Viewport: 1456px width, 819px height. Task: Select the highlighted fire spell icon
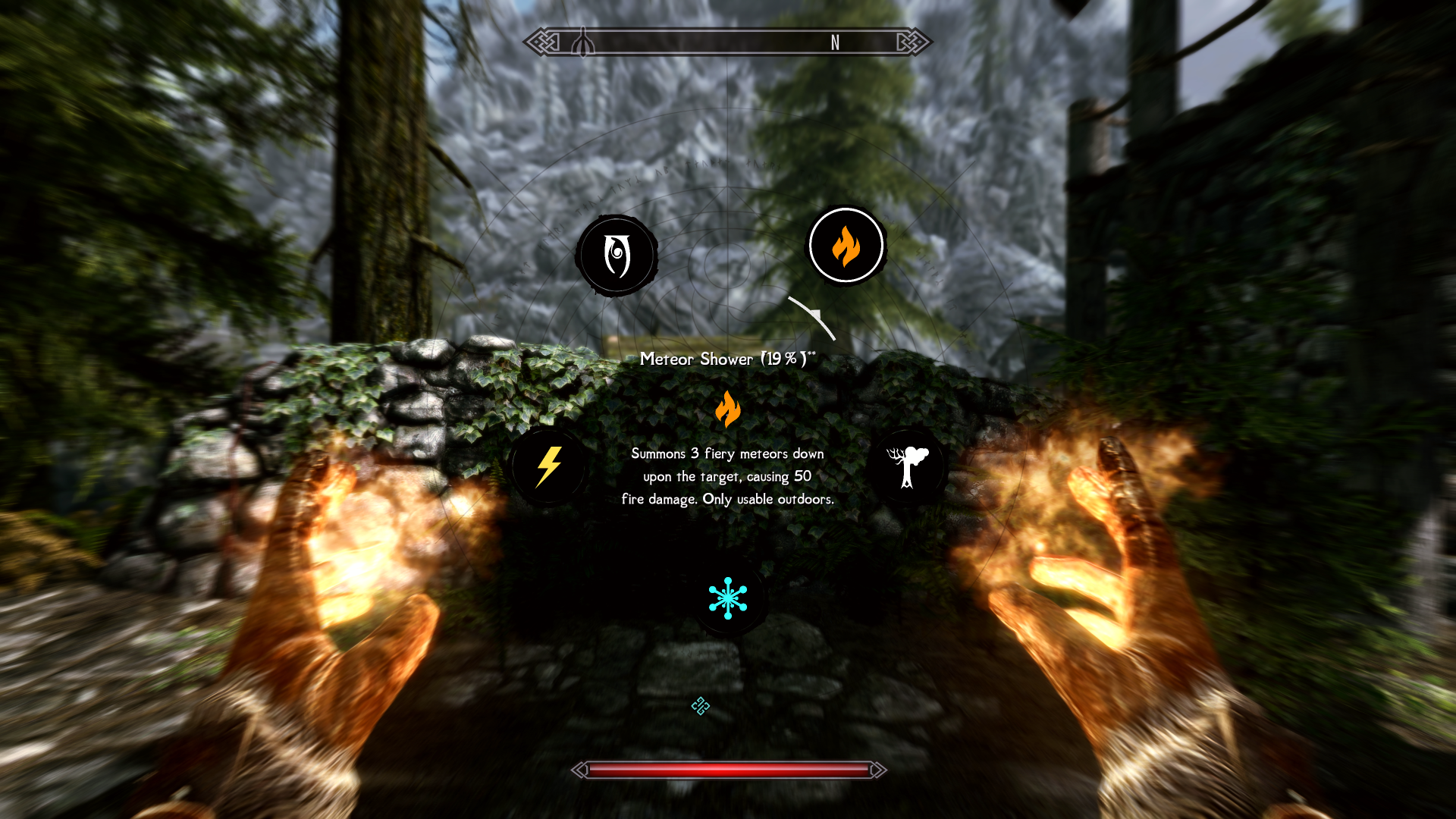pyautogui.click(x=846, y=246)
